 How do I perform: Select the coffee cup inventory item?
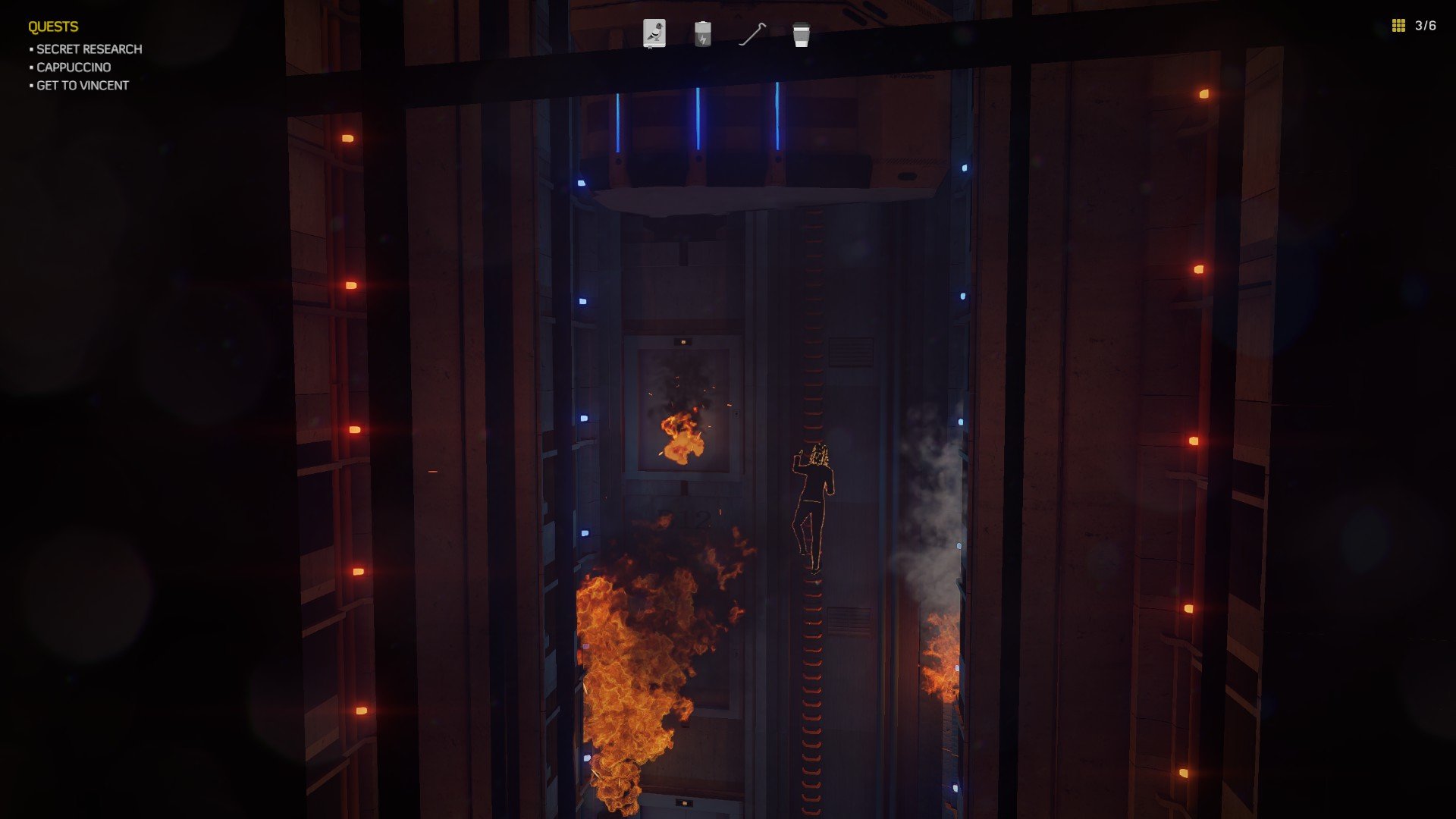[801, 35]
